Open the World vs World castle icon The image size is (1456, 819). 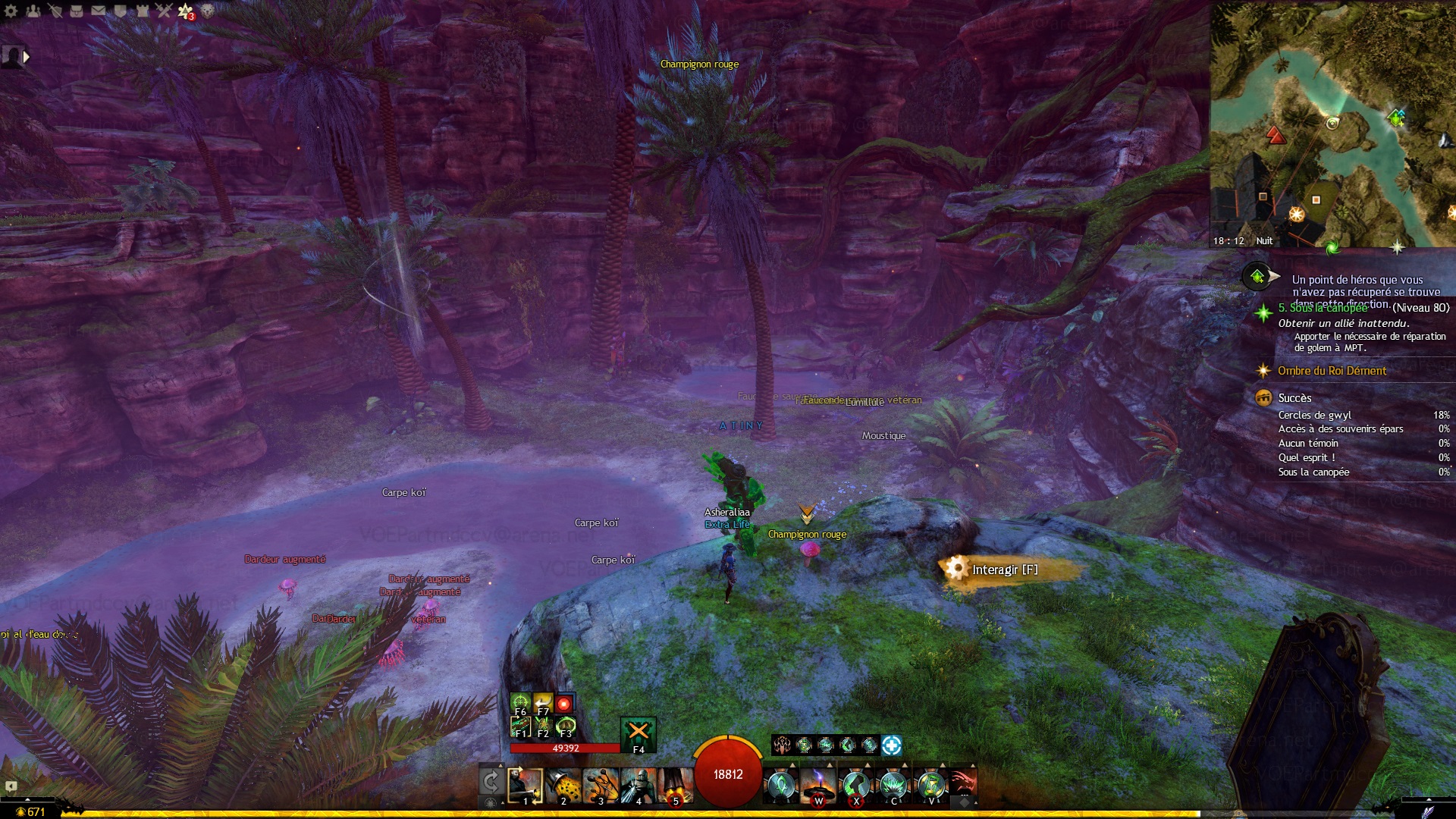tap(142, 11)
